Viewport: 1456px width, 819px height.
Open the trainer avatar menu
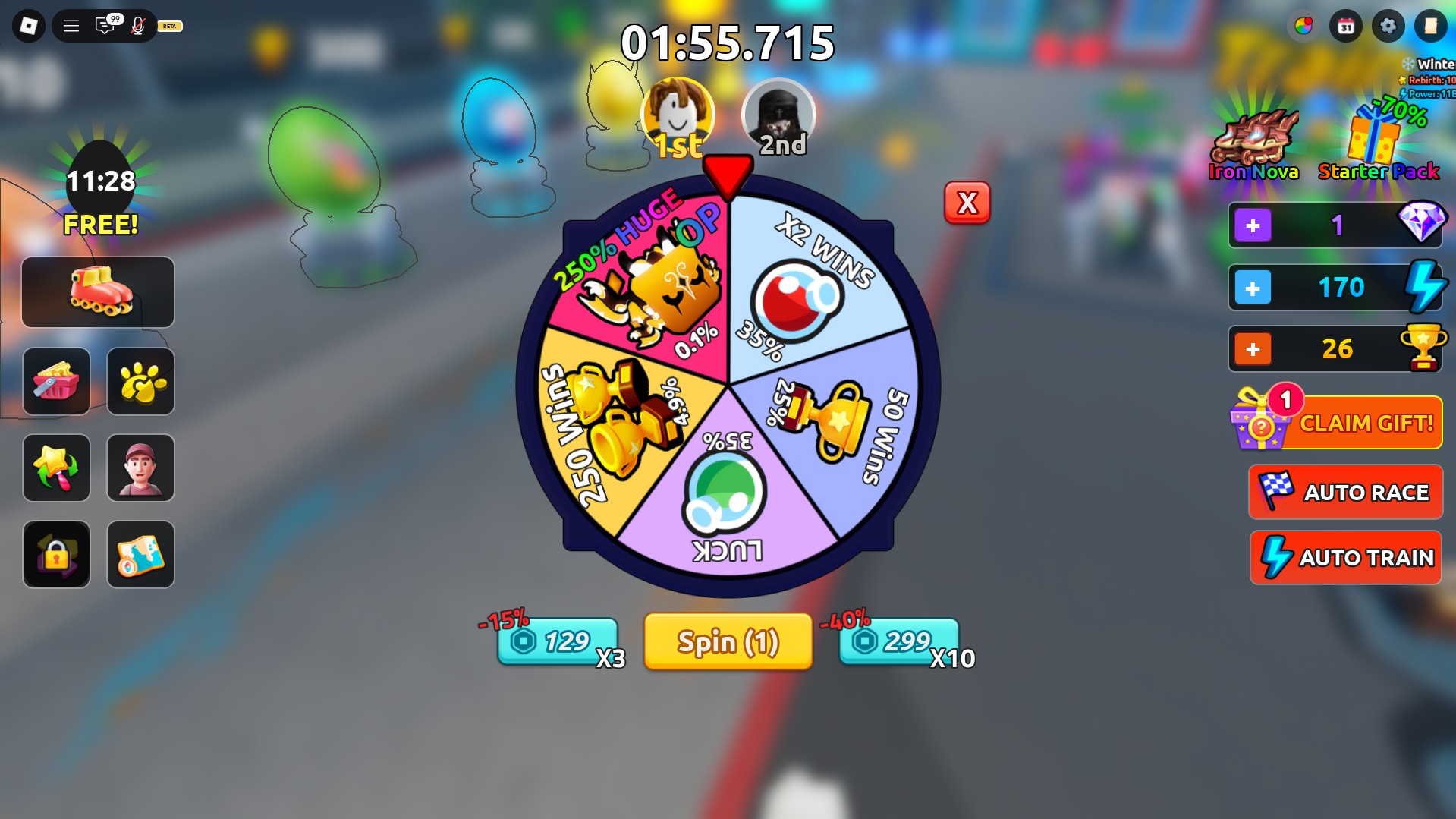pyautogui.click(x=140, y=468)
